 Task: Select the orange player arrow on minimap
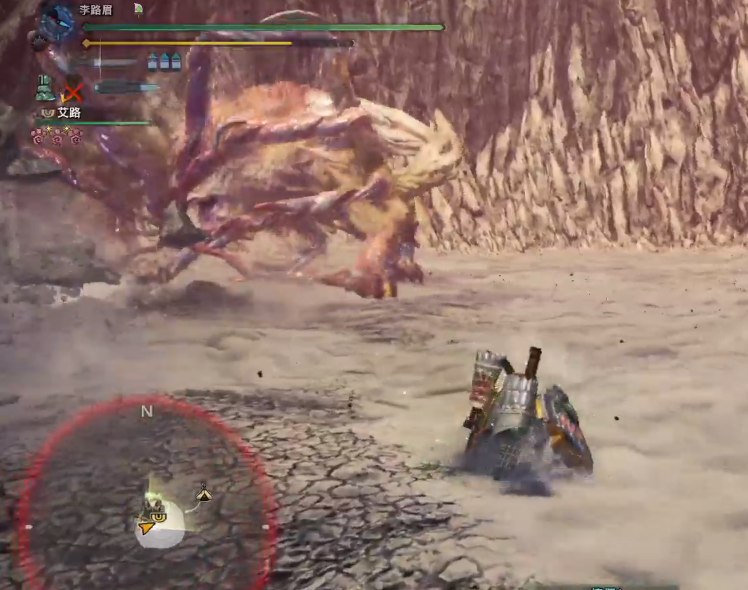pos(149,525)
